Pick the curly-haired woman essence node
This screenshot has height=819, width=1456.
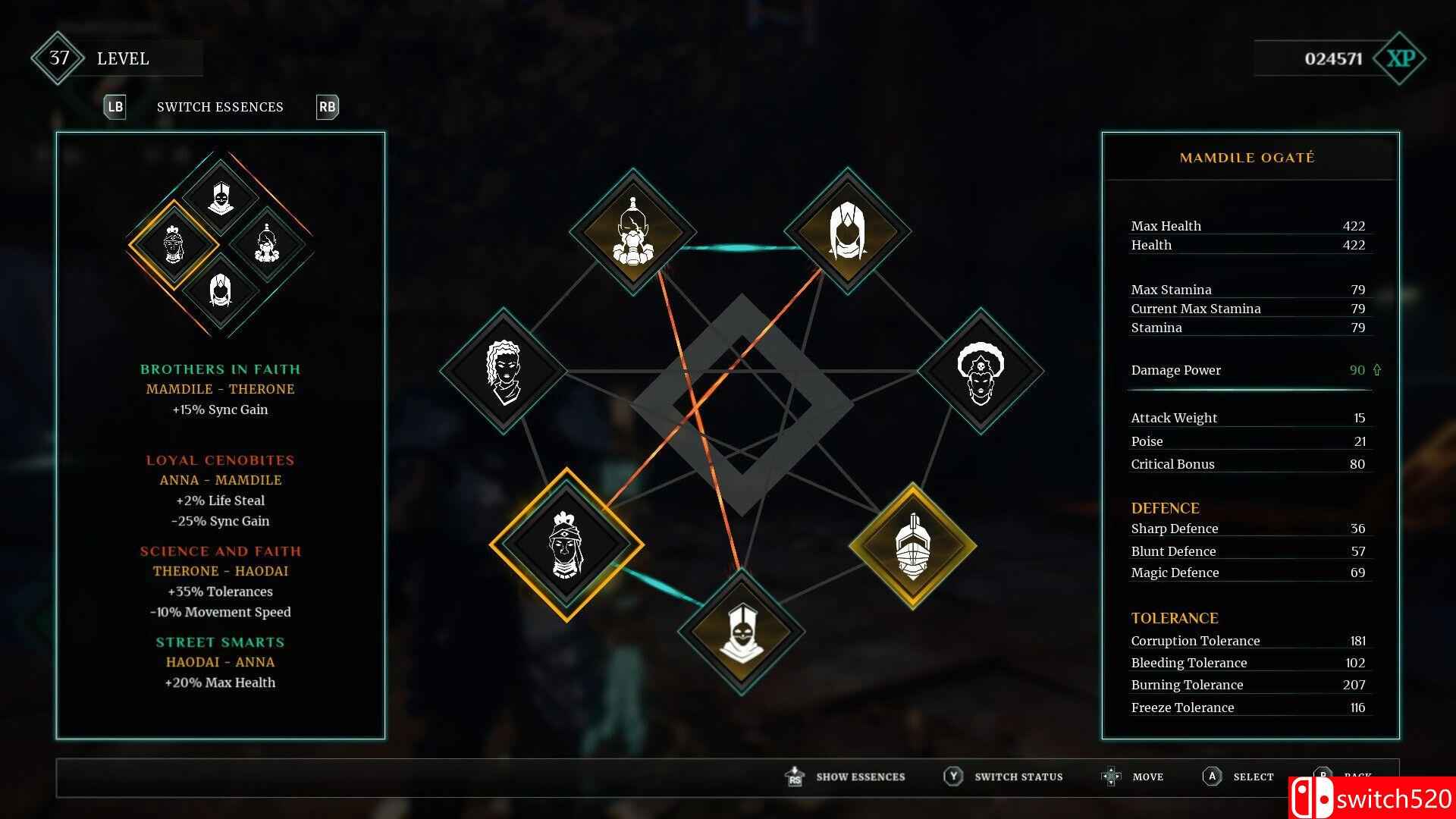[503, 371]
